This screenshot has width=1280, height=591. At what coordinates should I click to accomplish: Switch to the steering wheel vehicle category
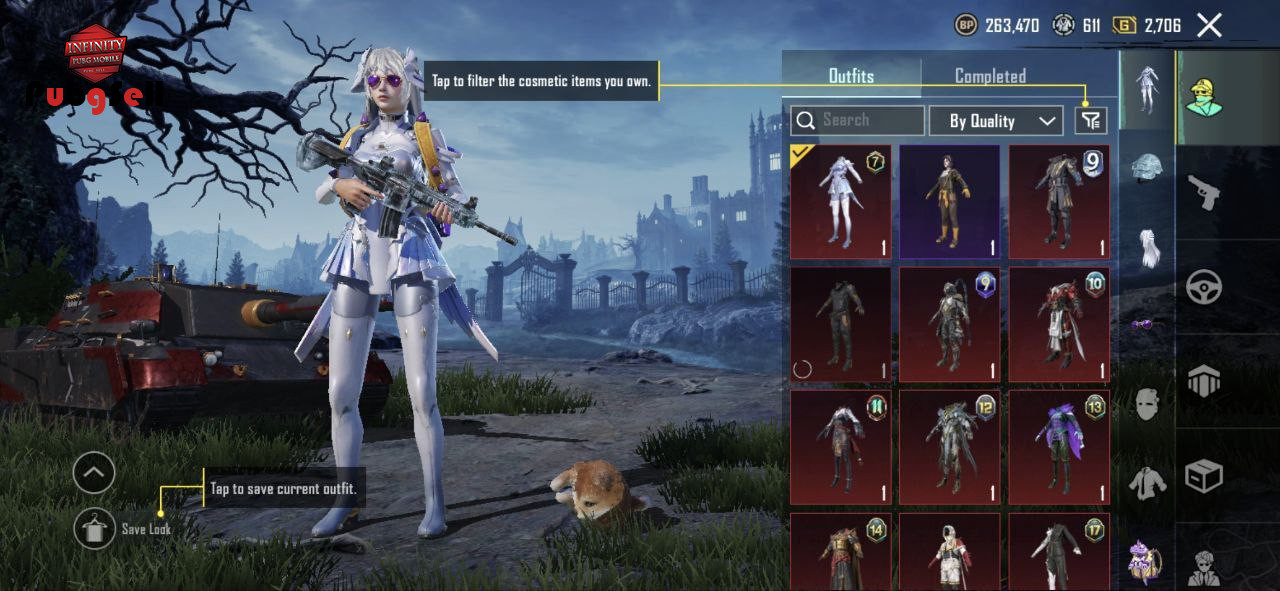point(1203,287)
